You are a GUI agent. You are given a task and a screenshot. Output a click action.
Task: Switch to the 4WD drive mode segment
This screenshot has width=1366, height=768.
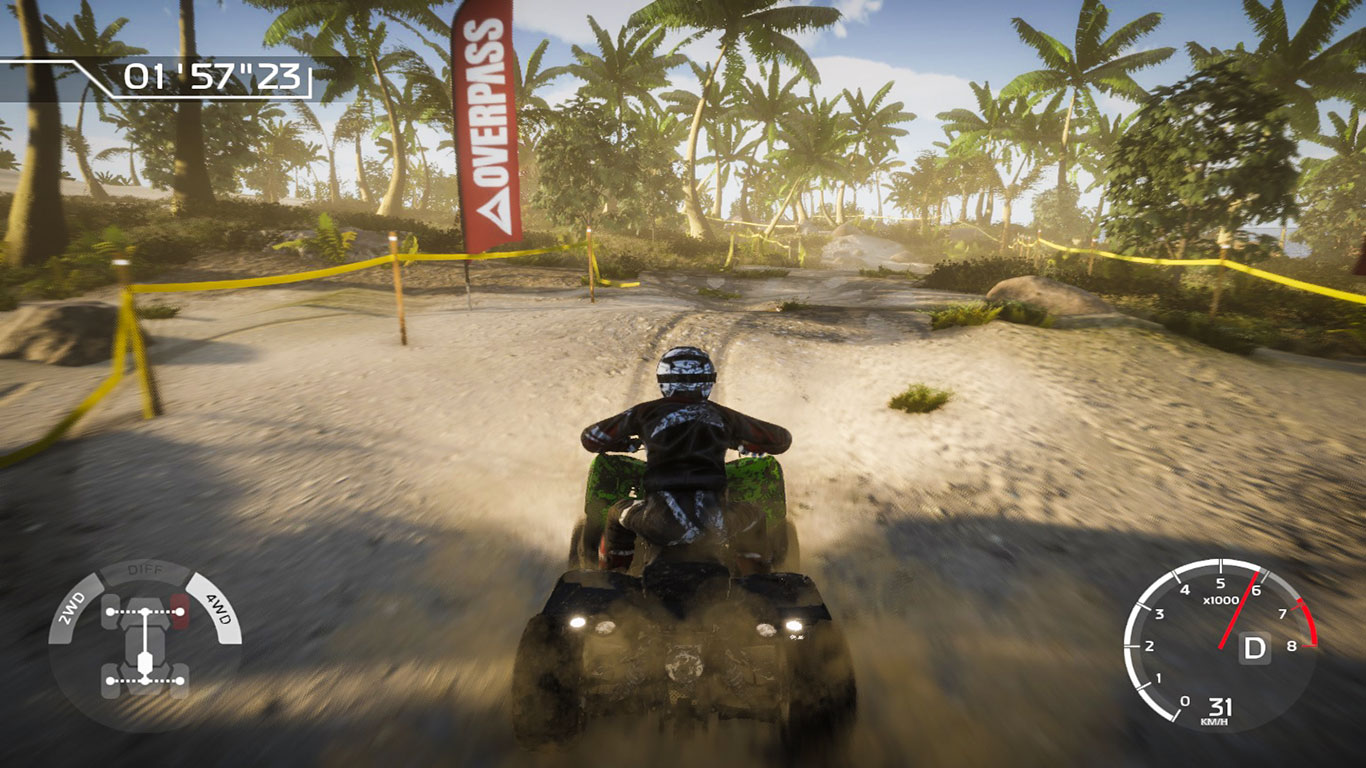point(216,607)
